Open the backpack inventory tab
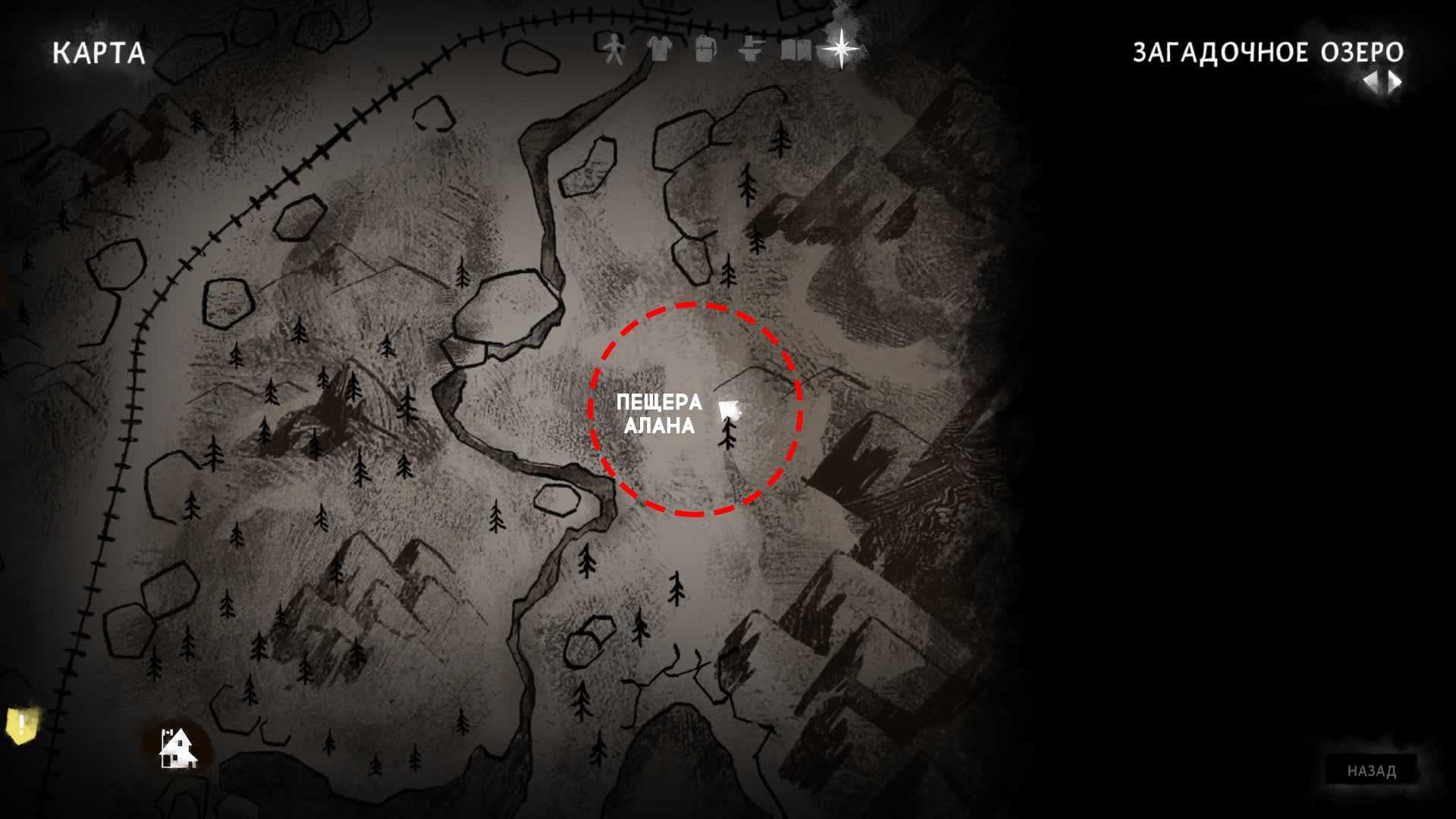Viewport: 1456px width, 819px height. click(x=705, y=50)
